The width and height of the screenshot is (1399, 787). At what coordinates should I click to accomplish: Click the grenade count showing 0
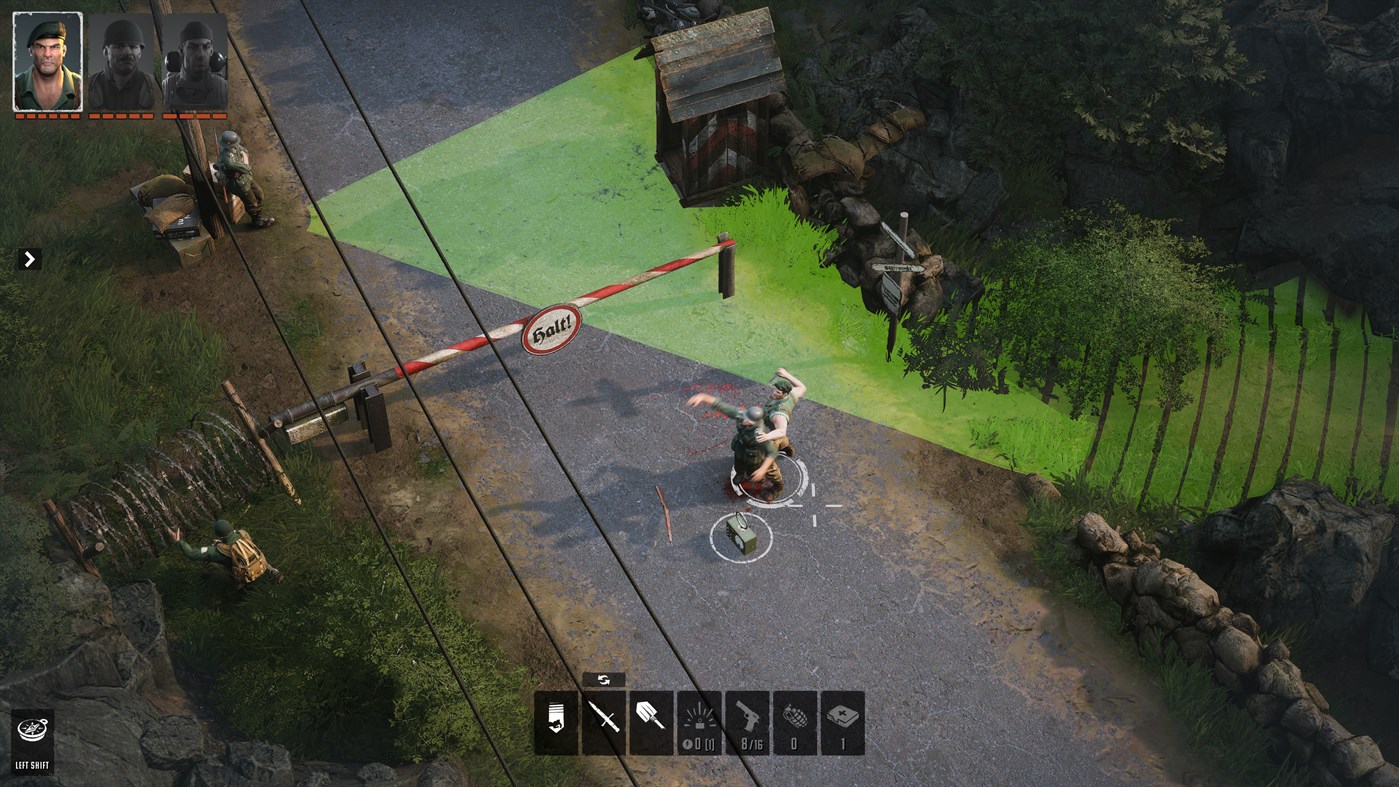pos(793,744)
